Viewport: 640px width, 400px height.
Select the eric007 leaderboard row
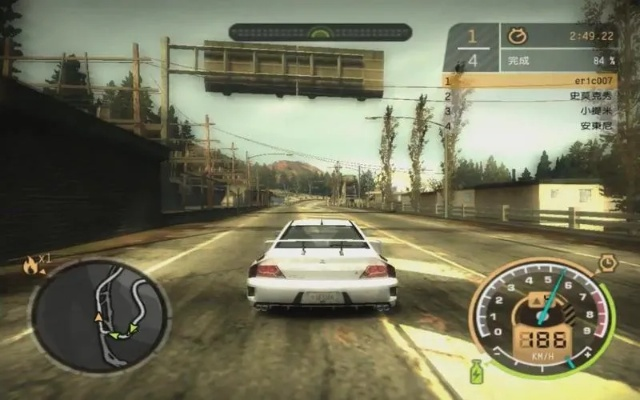coord(531,80)
